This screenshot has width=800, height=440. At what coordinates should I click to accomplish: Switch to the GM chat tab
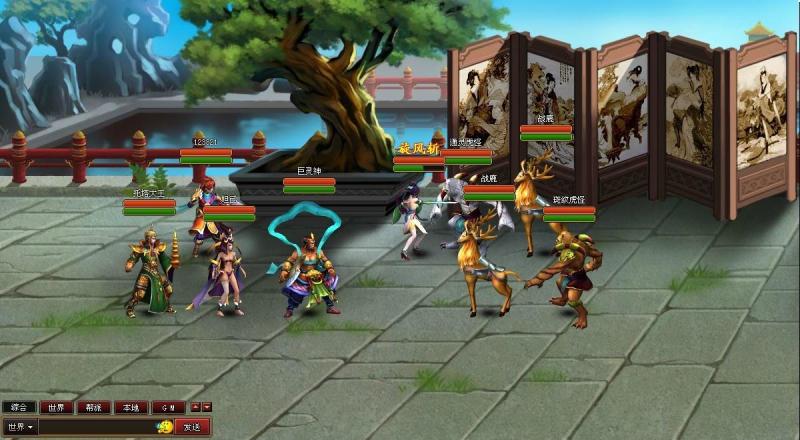pyautogui.click(x=166, y=407)
